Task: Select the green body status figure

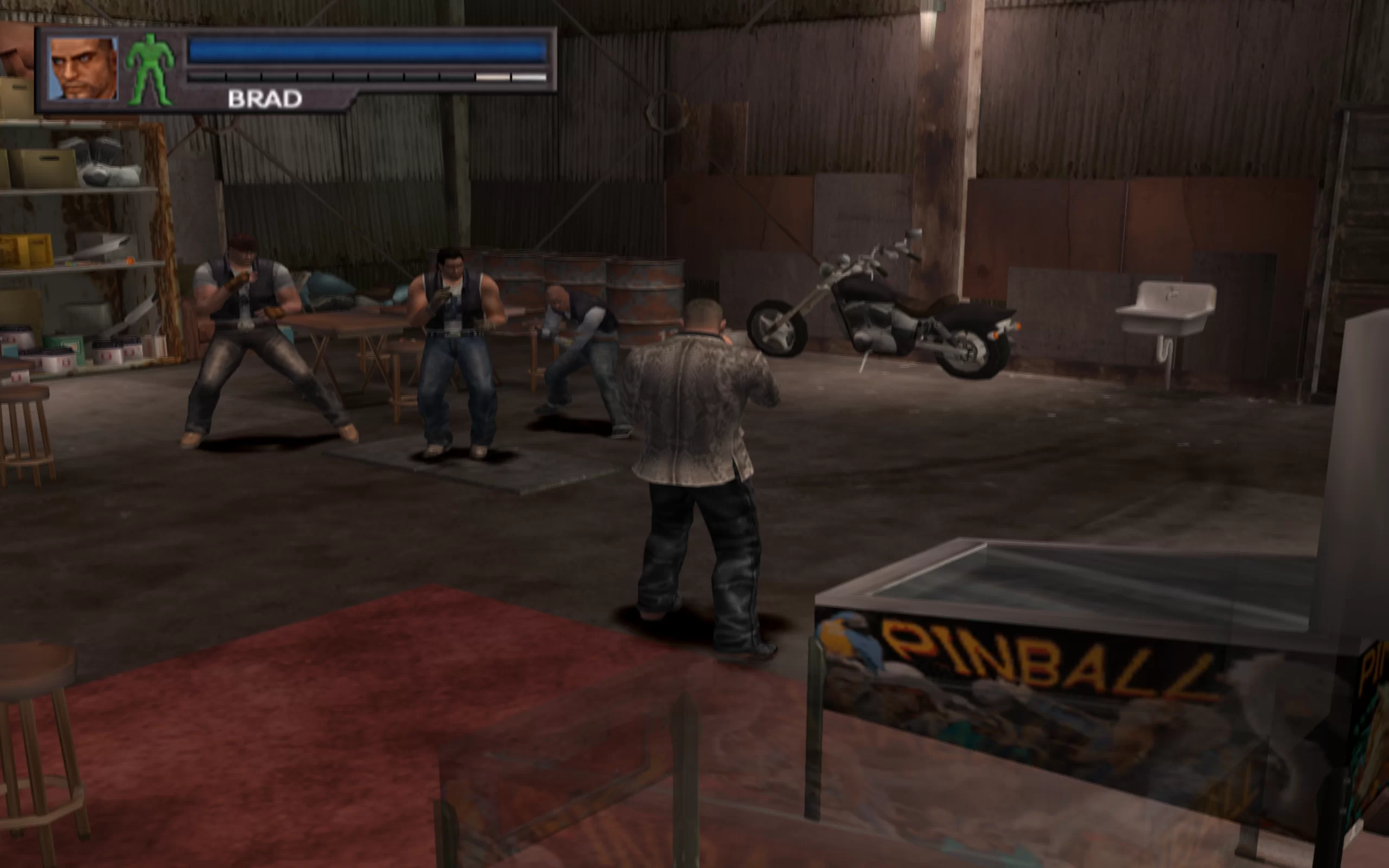Action: [150, 69]
